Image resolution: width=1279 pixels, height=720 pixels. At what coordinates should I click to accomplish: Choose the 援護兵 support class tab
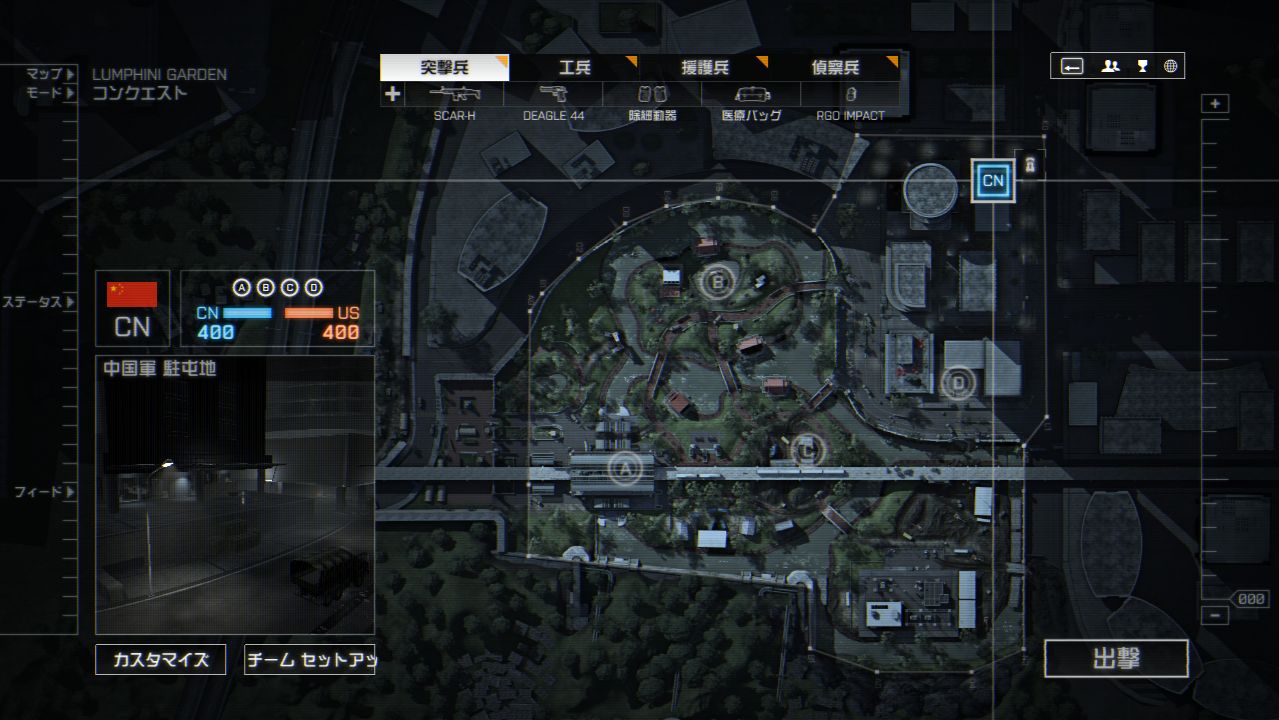tap(704, 68)
